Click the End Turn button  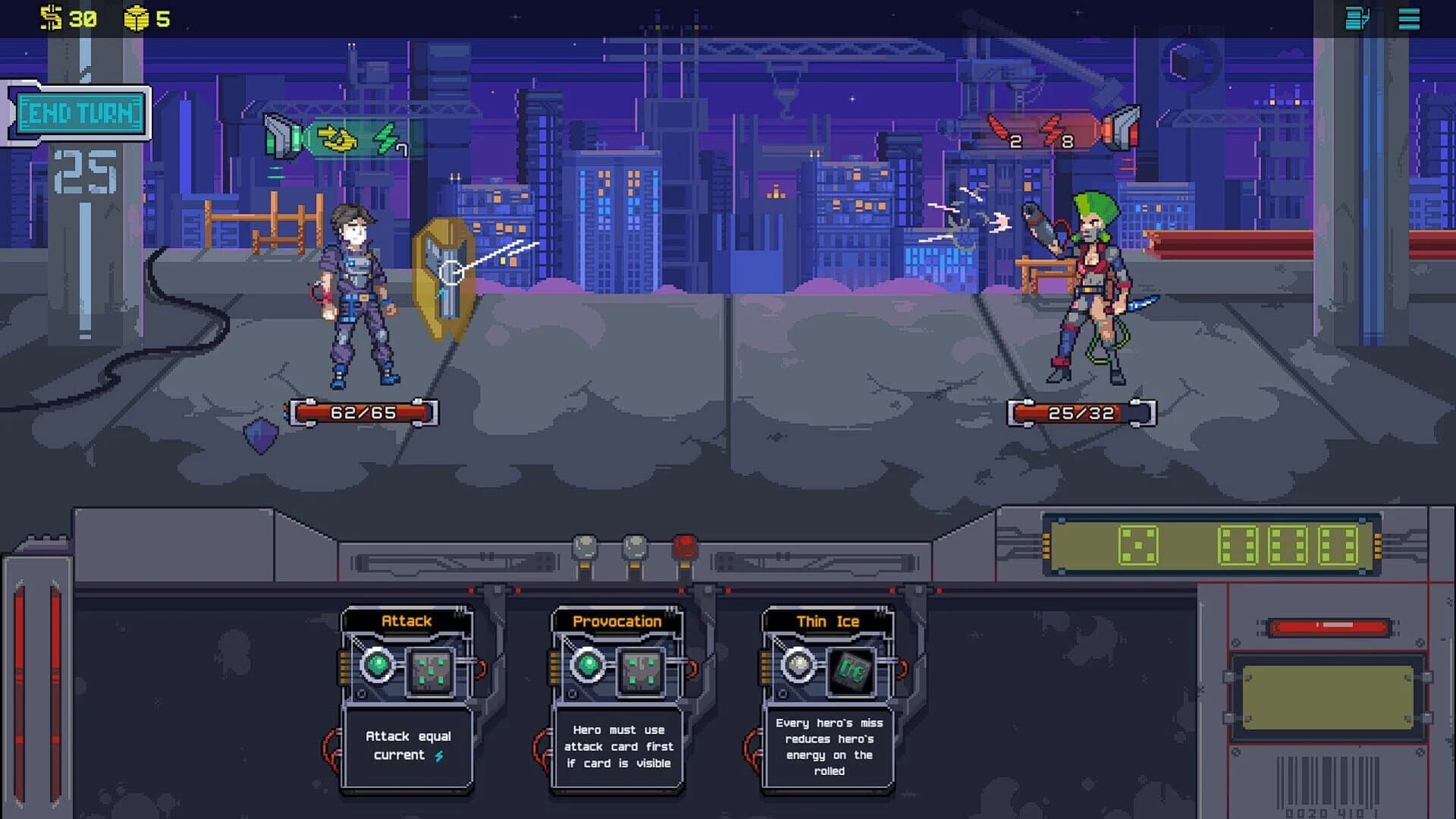[x=80, y=114]
